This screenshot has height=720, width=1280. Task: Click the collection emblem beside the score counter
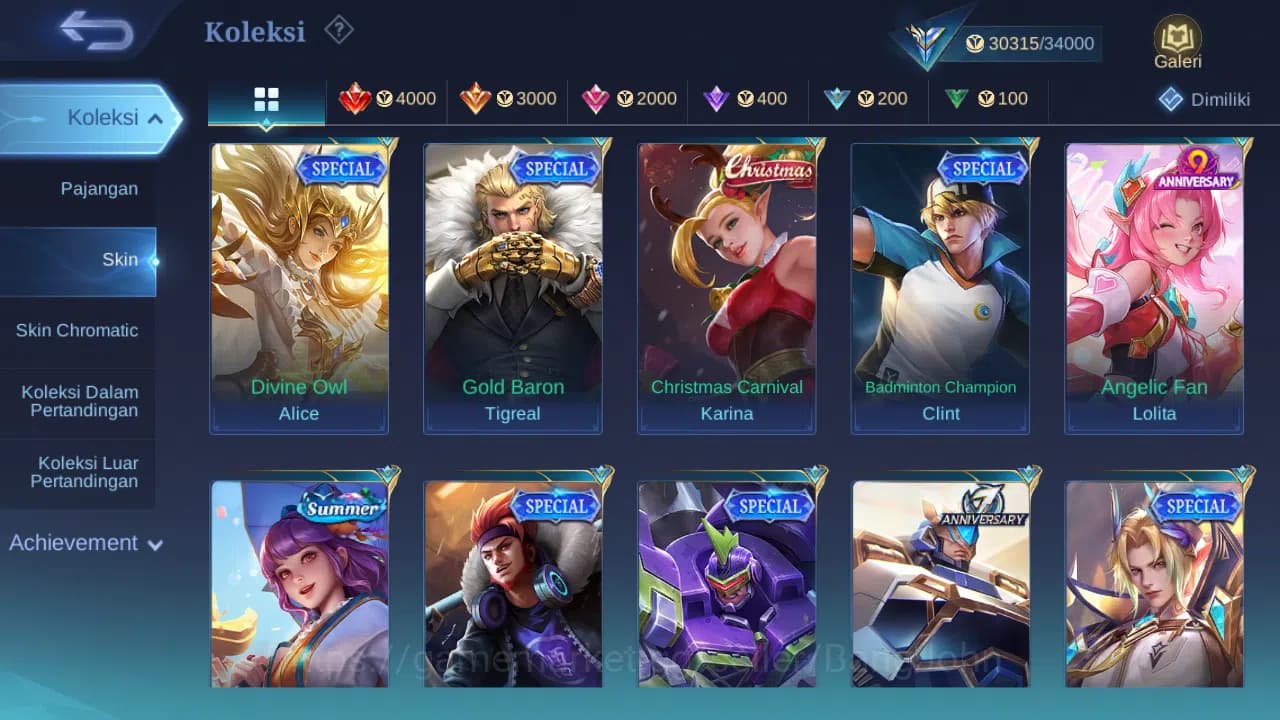pyautogui.click(x=925, y=40)
